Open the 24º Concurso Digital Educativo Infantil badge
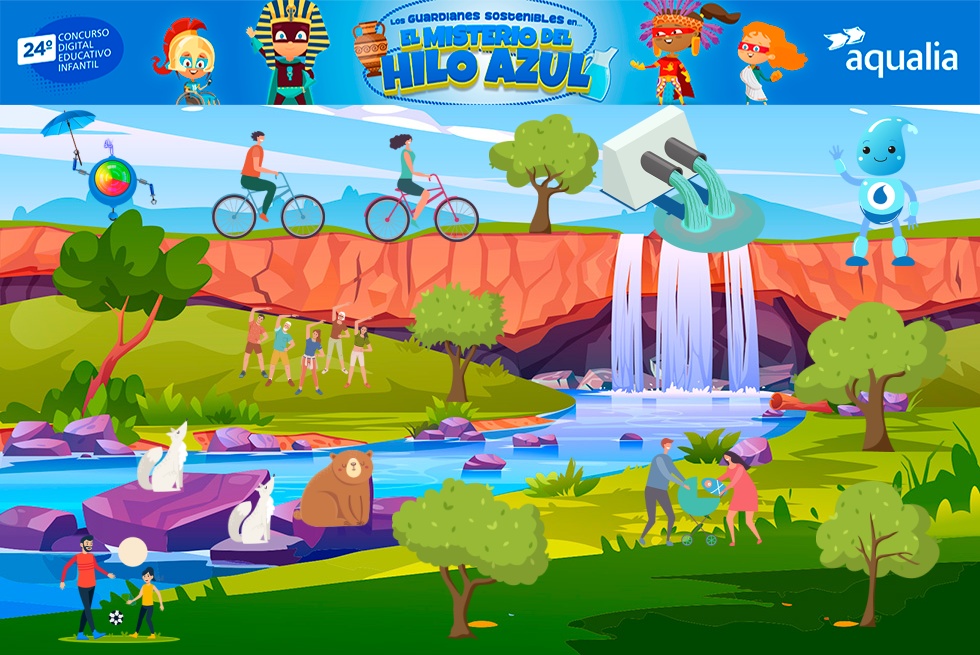The image size is (980, 655). coord(70,52)
